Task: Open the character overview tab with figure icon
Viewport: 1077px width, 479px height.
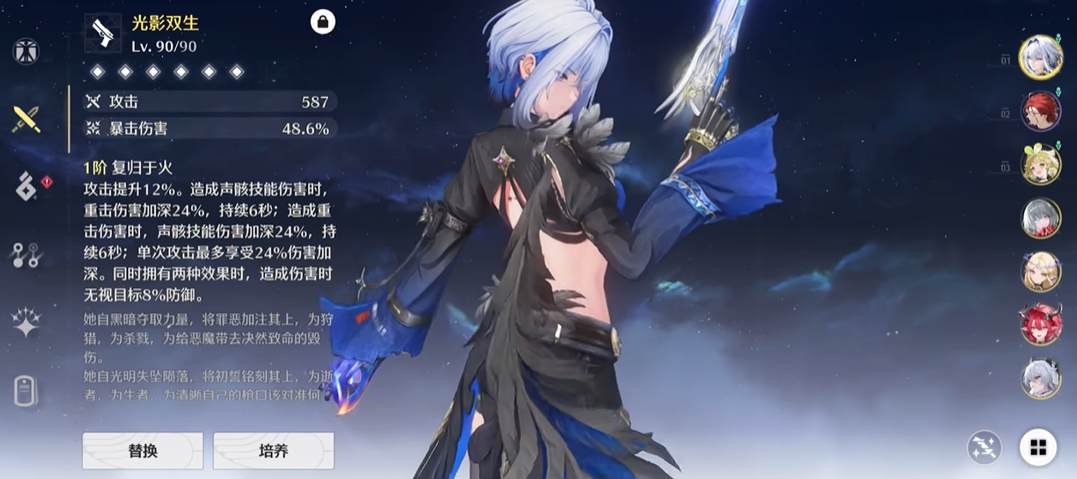Action: pyautogui.click(x=25, y=52)
